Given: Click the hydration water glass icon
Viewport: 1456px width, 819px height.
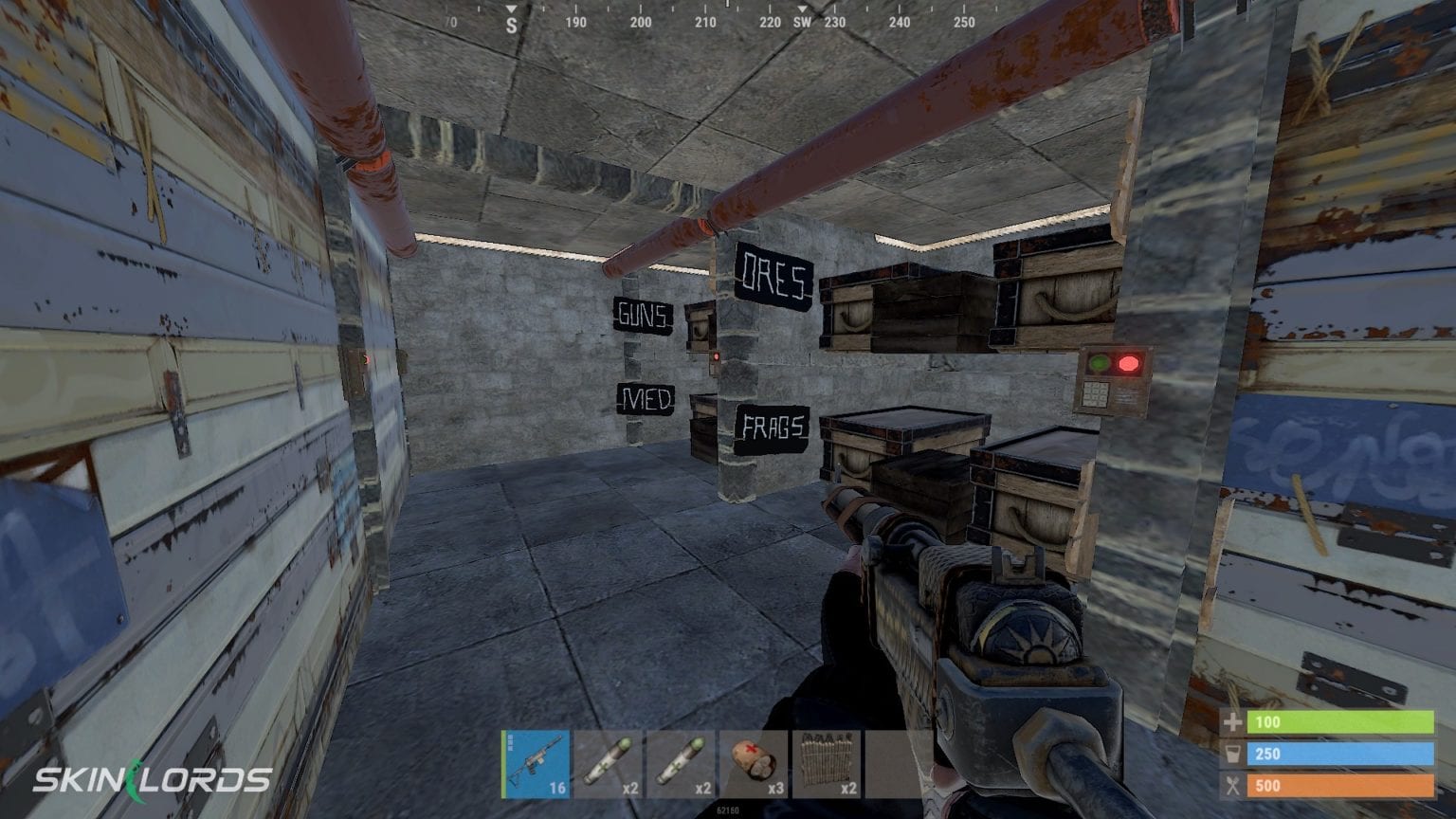Looking at the screenshot, I should click(x=1232, y=754).
